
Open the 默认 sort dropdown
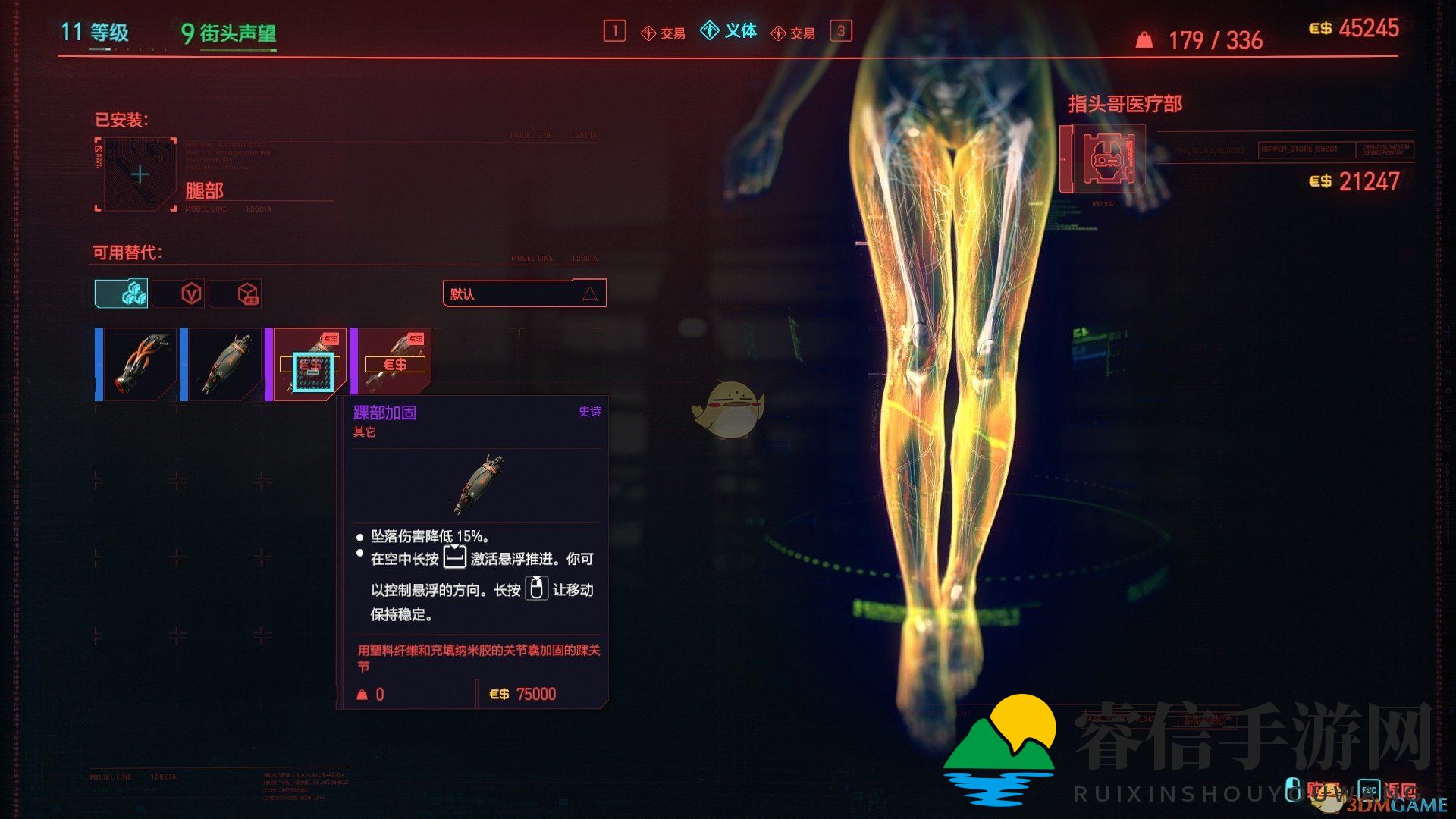point(523,293)
